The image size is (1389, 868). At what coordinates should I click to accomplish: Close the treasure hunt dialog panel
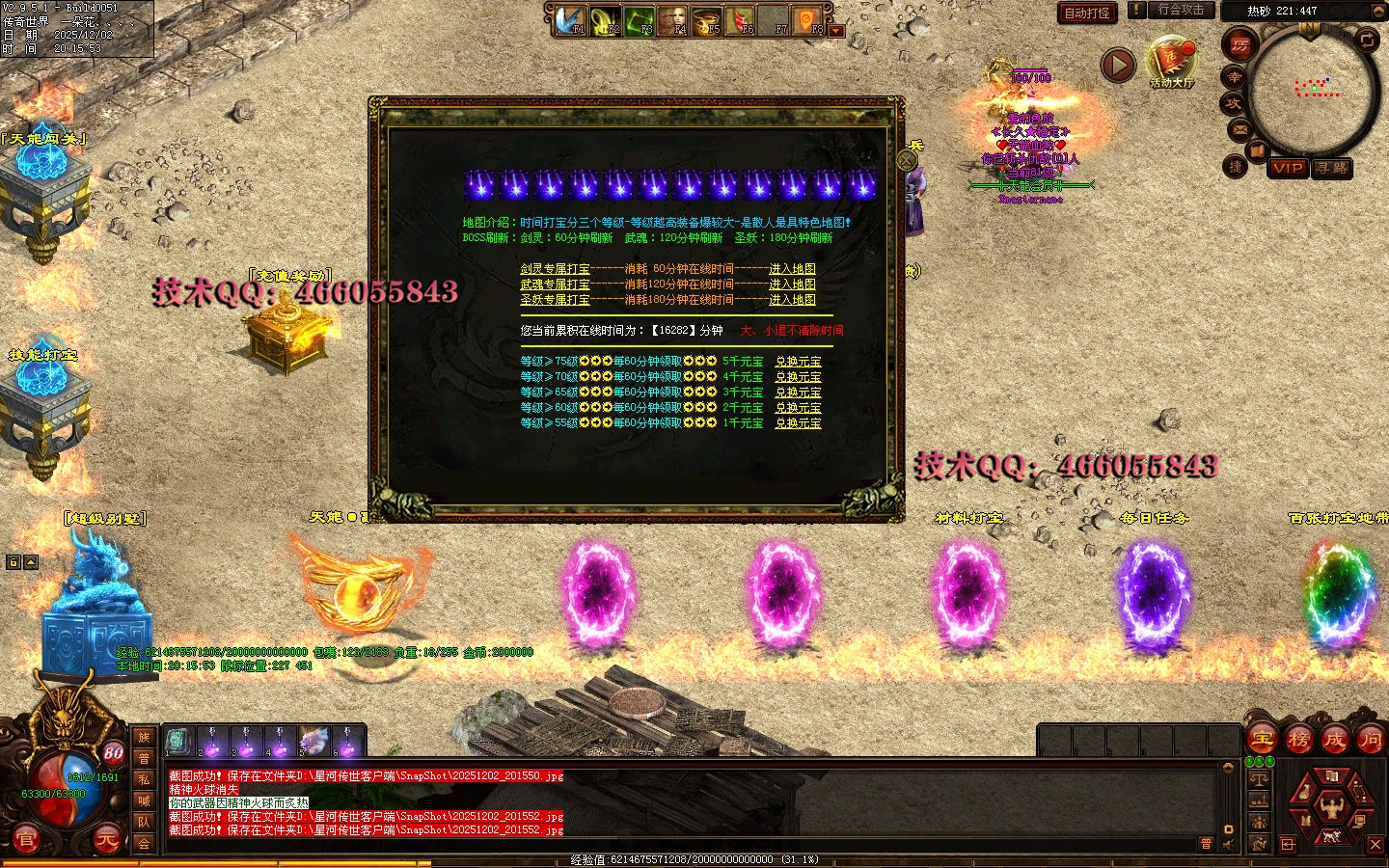coord(907,160)
